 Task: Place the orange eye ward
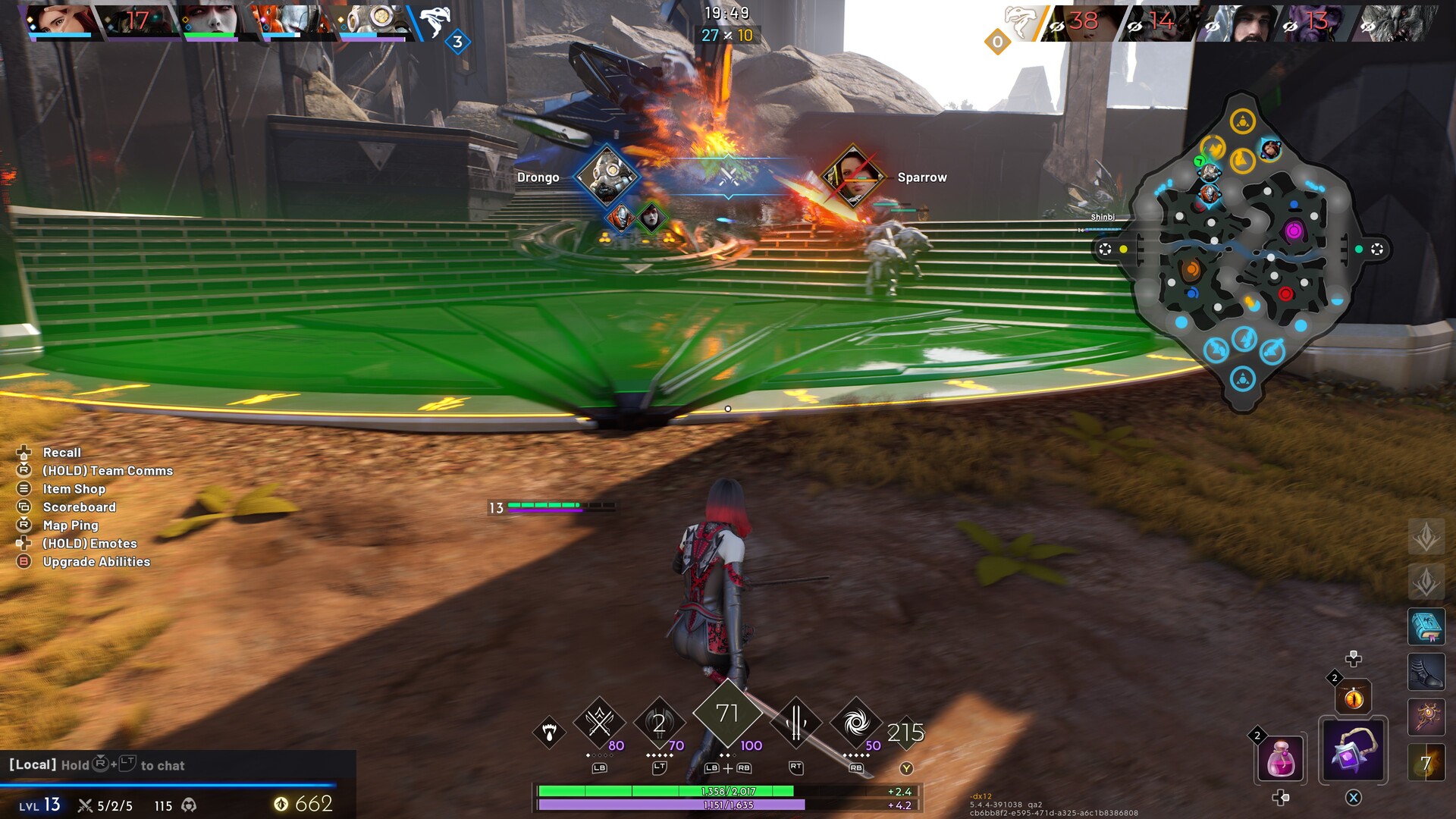[1354, 697]
